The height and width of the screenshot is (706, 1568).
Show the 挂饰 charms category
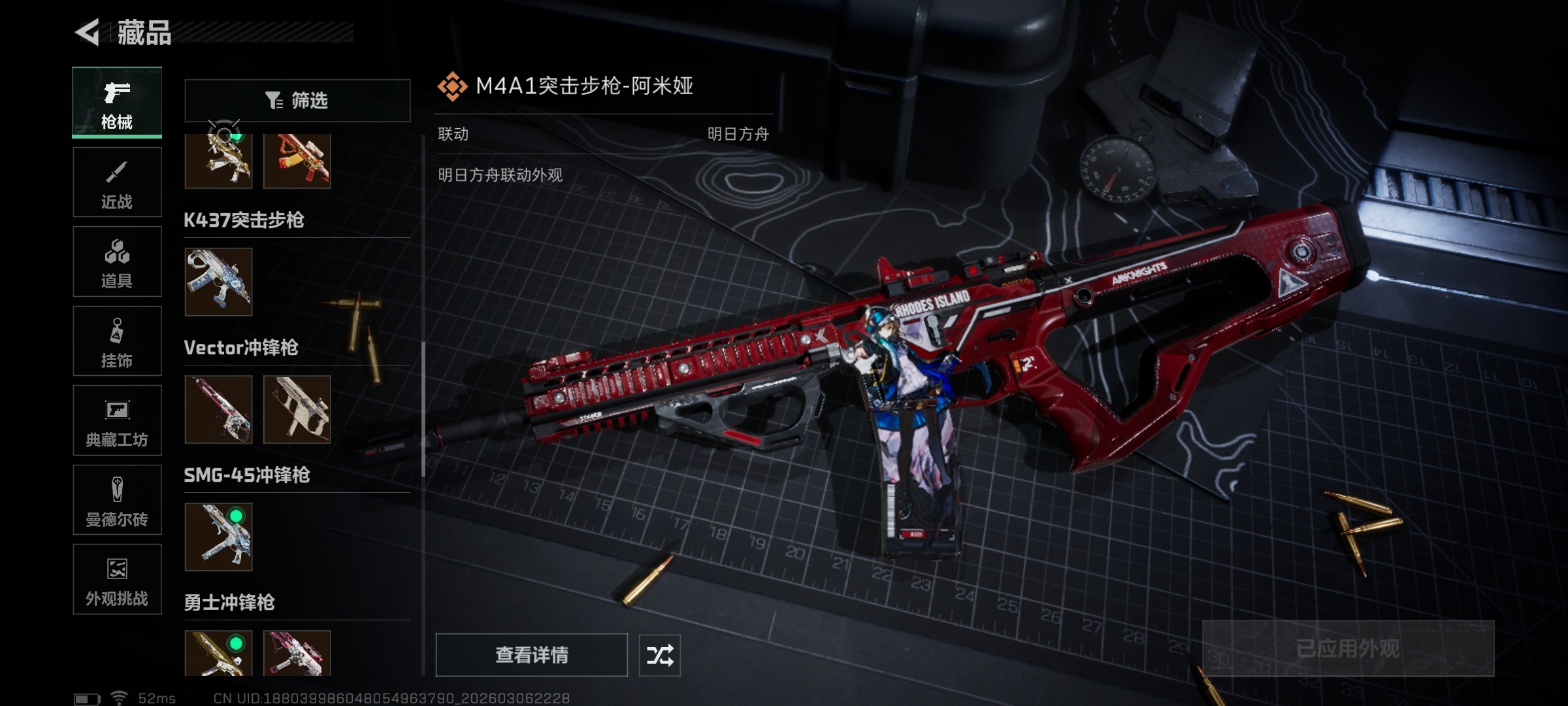pyautogui.click(x=117, y=341)
